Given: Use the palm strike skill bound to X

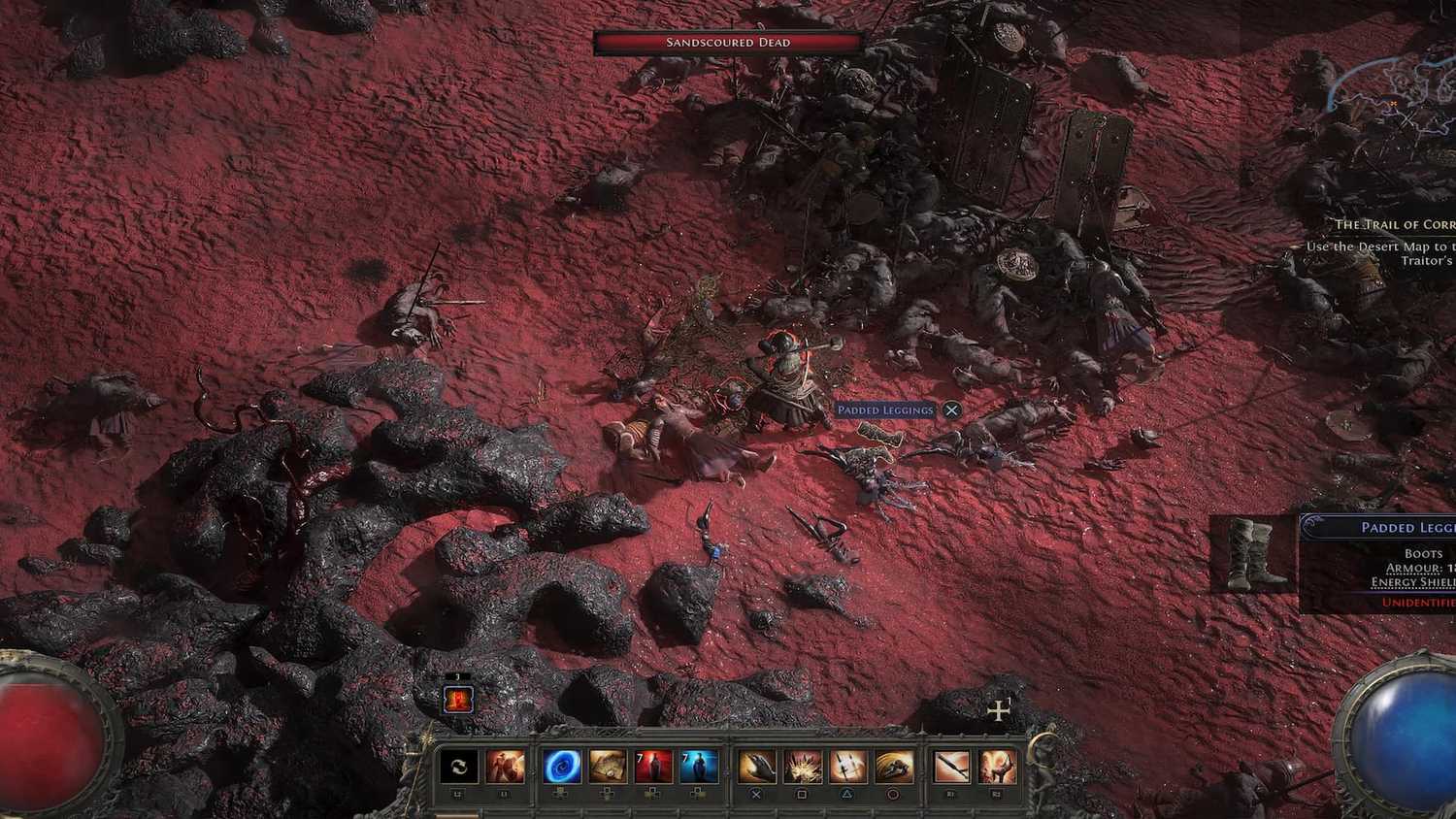Looking at the screenshot, I should pos(756,768).
